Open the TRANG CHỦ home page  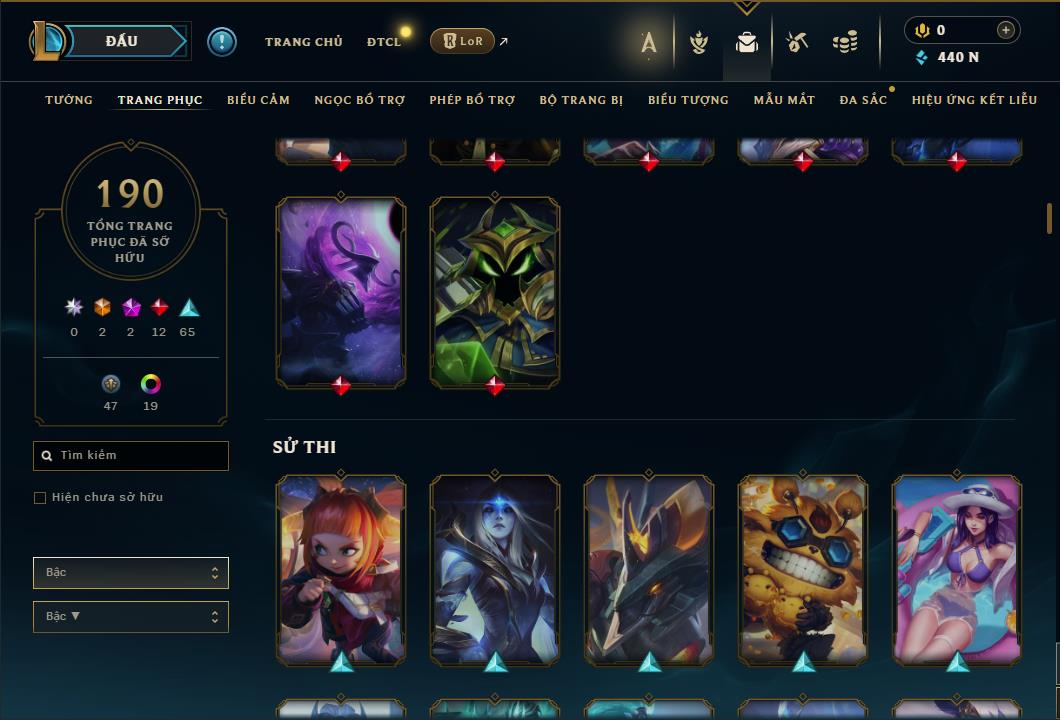(303, 42)
